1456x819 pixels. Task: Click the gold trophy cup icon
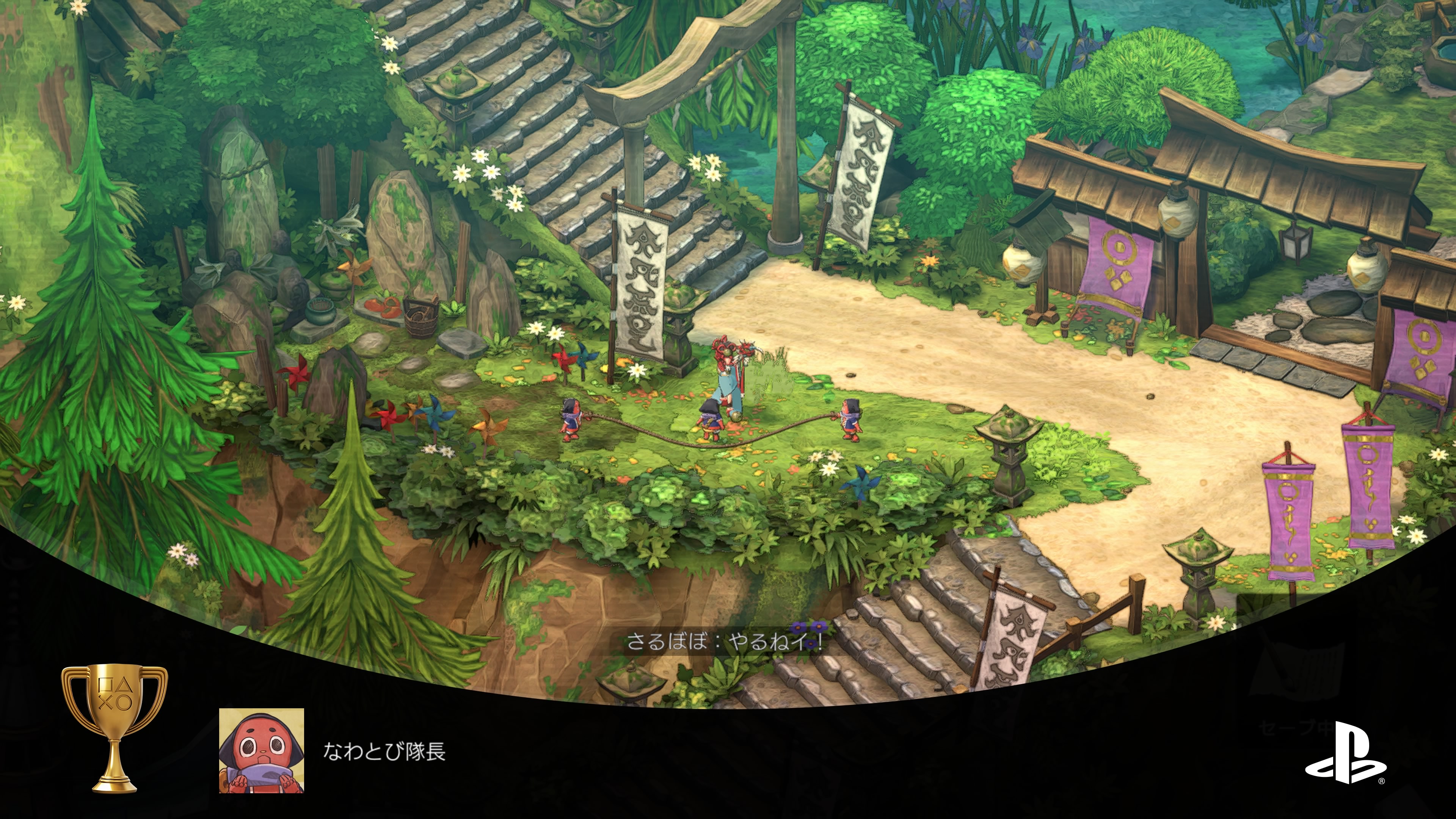click(114, 728)
